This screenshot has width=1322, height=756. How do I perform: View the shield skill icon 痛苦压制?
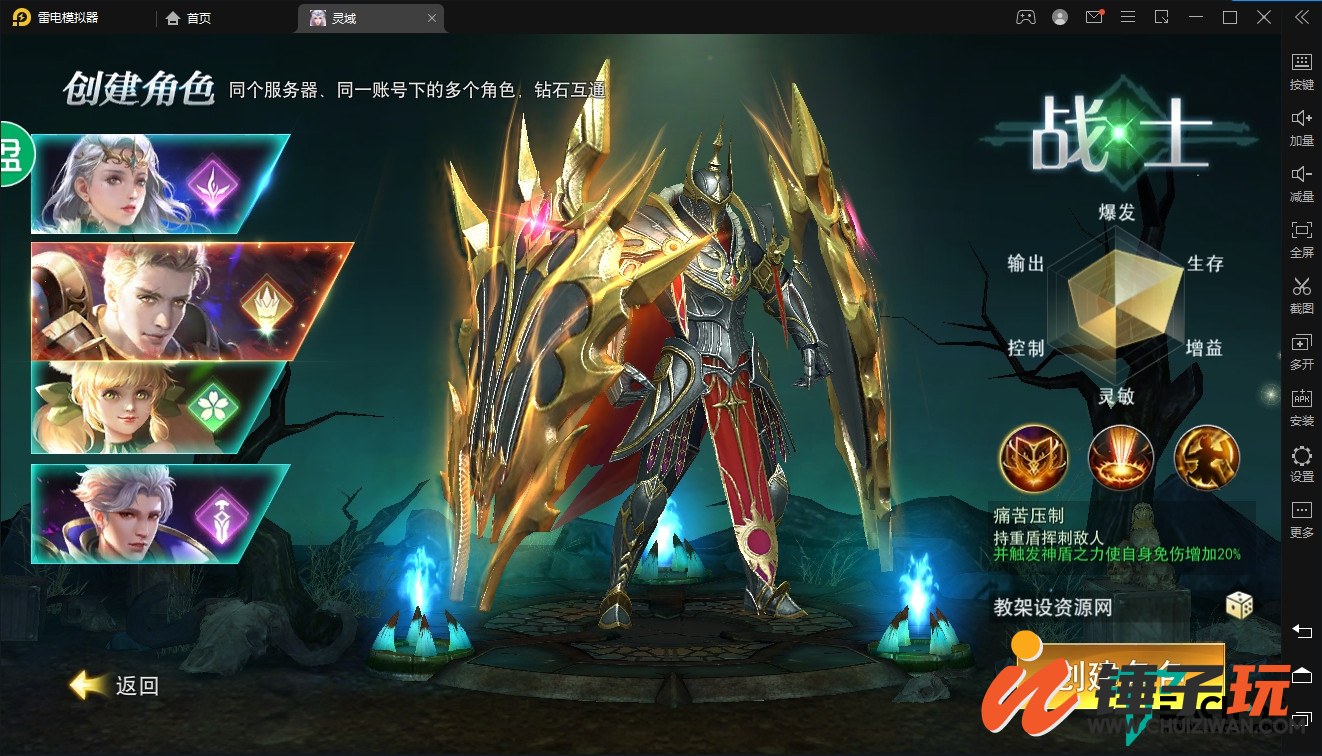[1033, 458]
